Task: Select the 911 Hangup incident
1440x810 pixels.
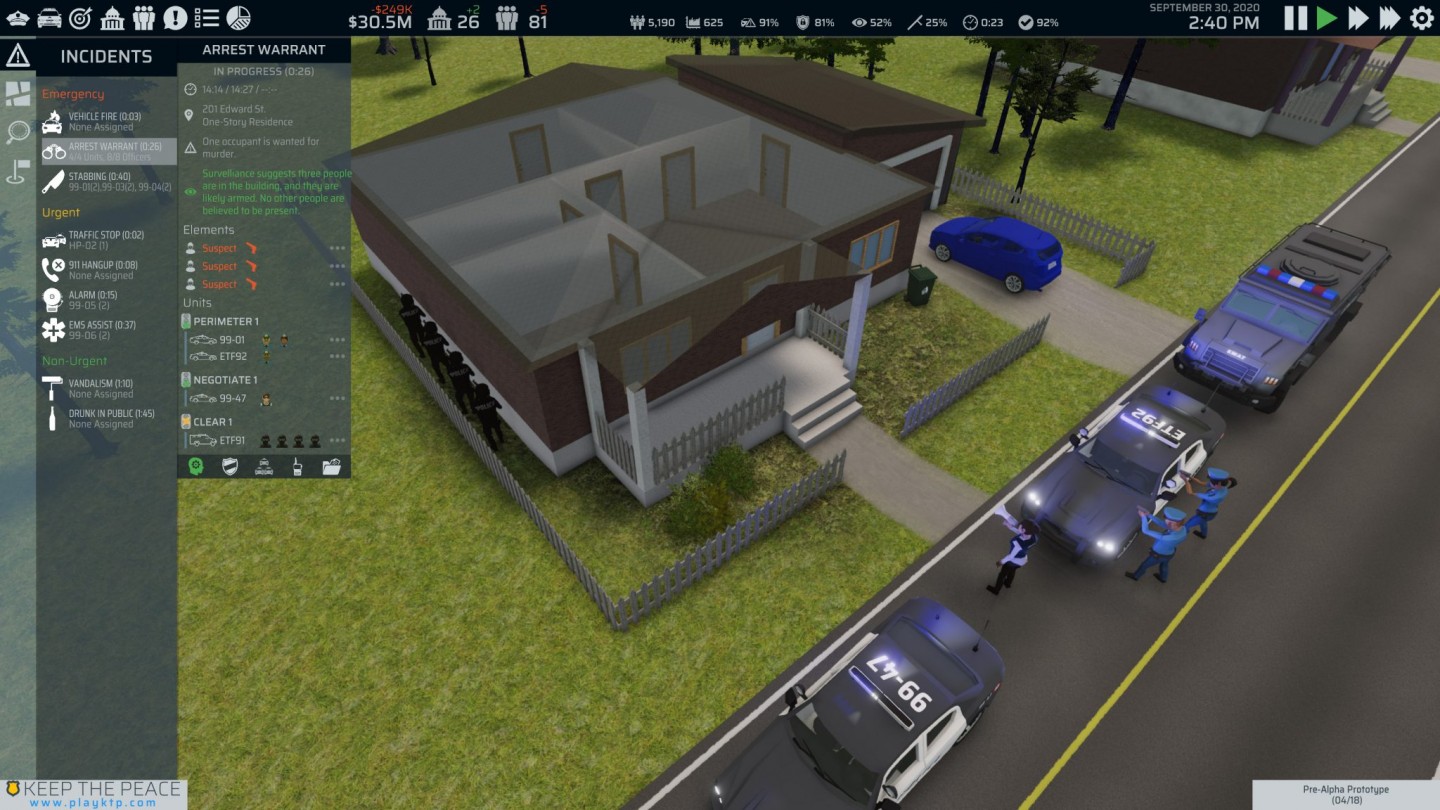Action: (x=104, y=270)
